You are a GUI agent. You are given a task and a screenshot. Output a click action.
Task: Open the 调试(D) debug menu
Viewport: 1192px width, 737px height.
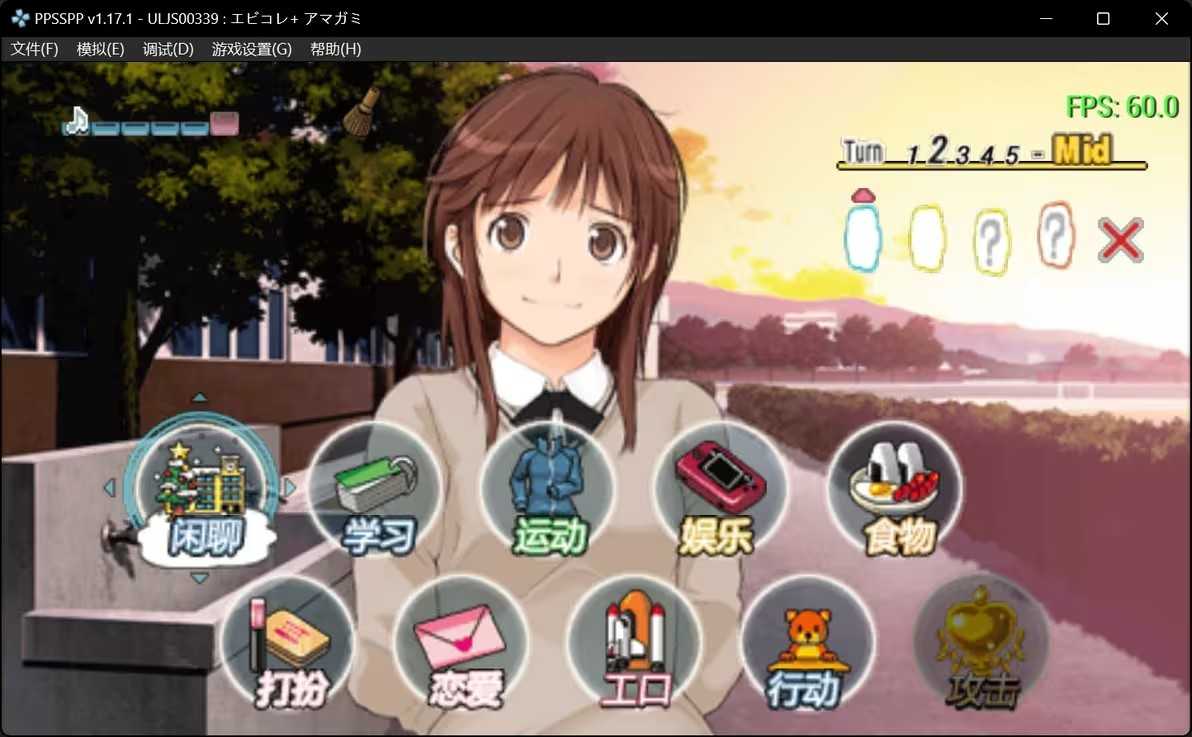point(168,49)
